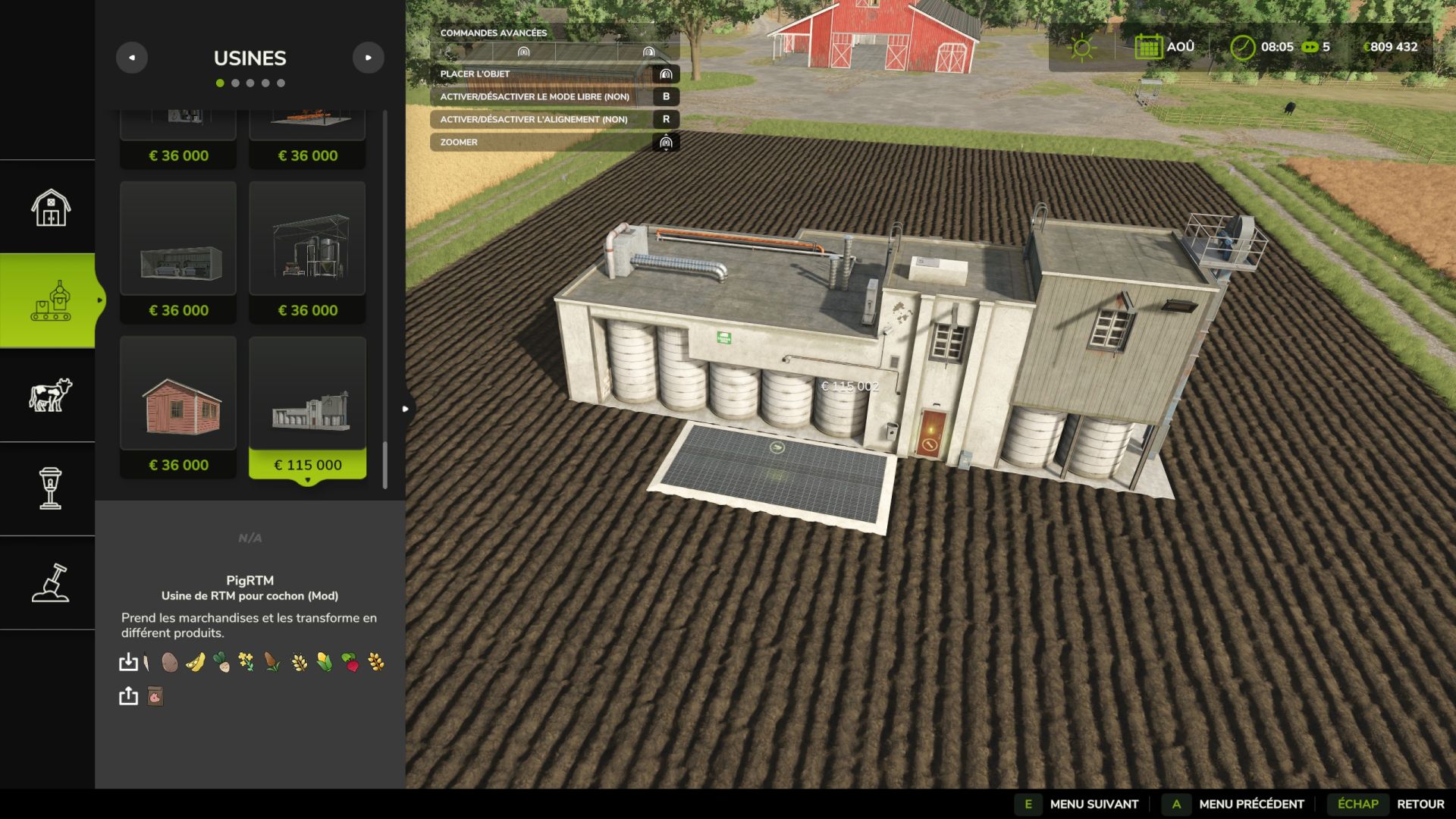The image size is (1456, 819).
Task: Open the animals category with cow icon
Action: point(50,395)
